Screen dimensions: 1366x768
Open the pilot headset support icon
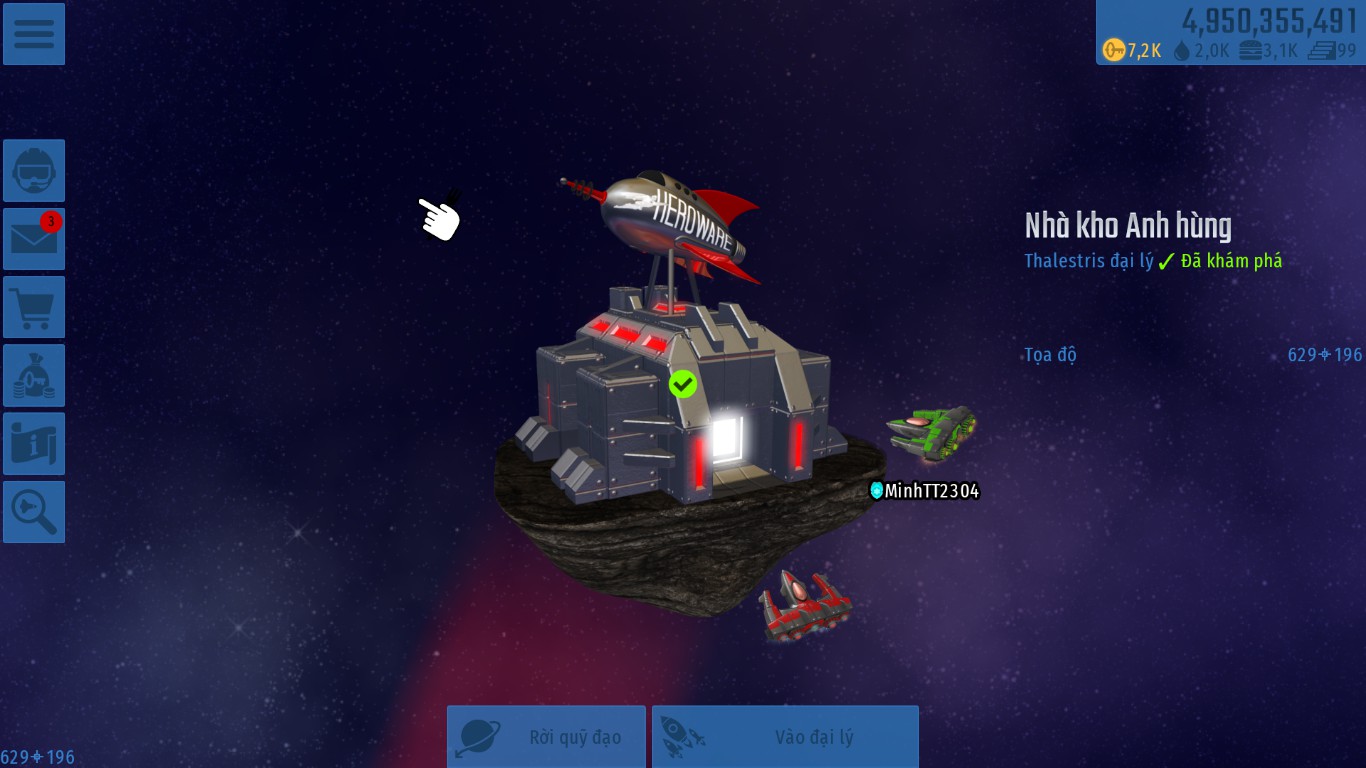34,171
